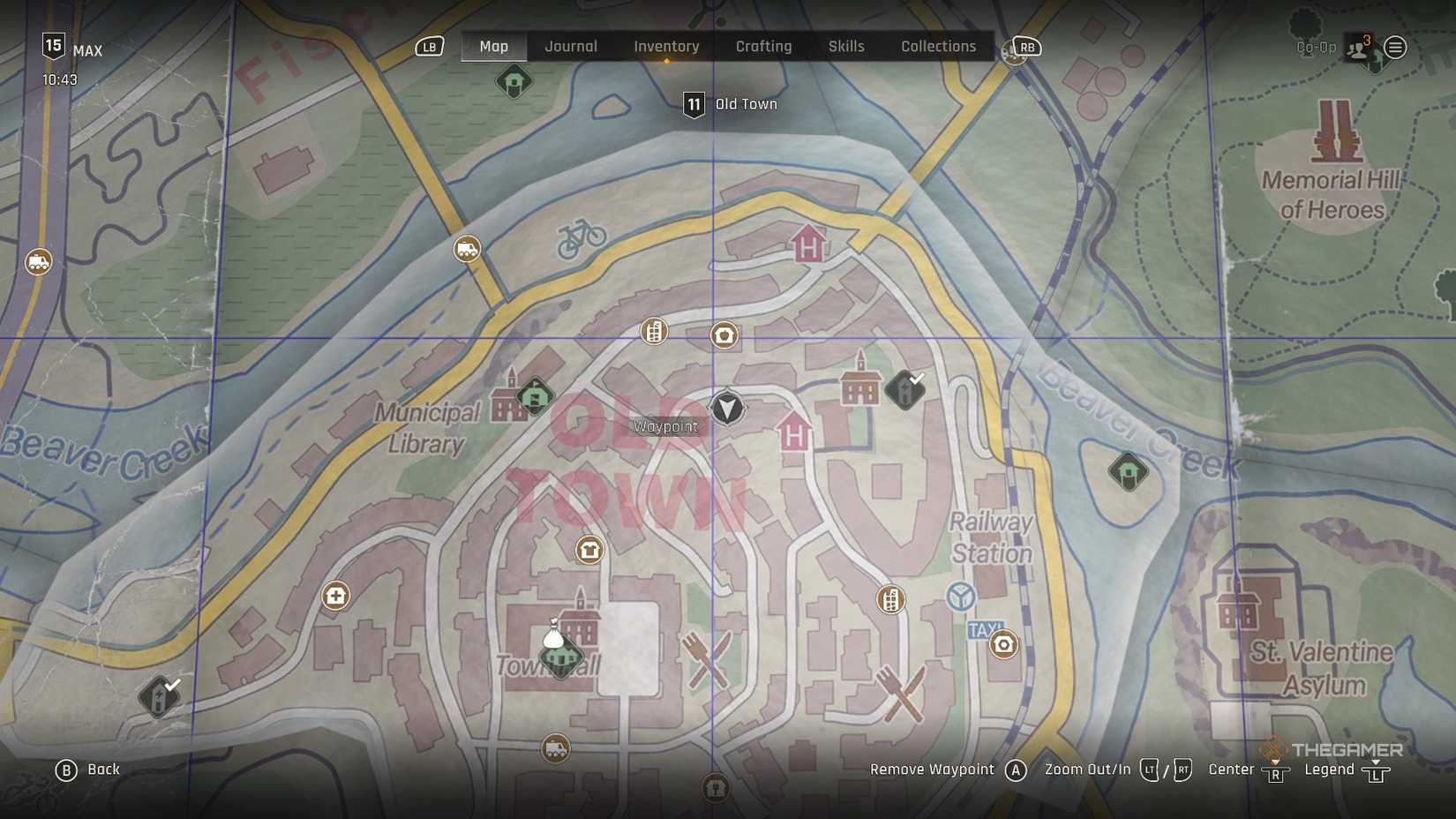Switch to the Journal tab

click(570, 46)
